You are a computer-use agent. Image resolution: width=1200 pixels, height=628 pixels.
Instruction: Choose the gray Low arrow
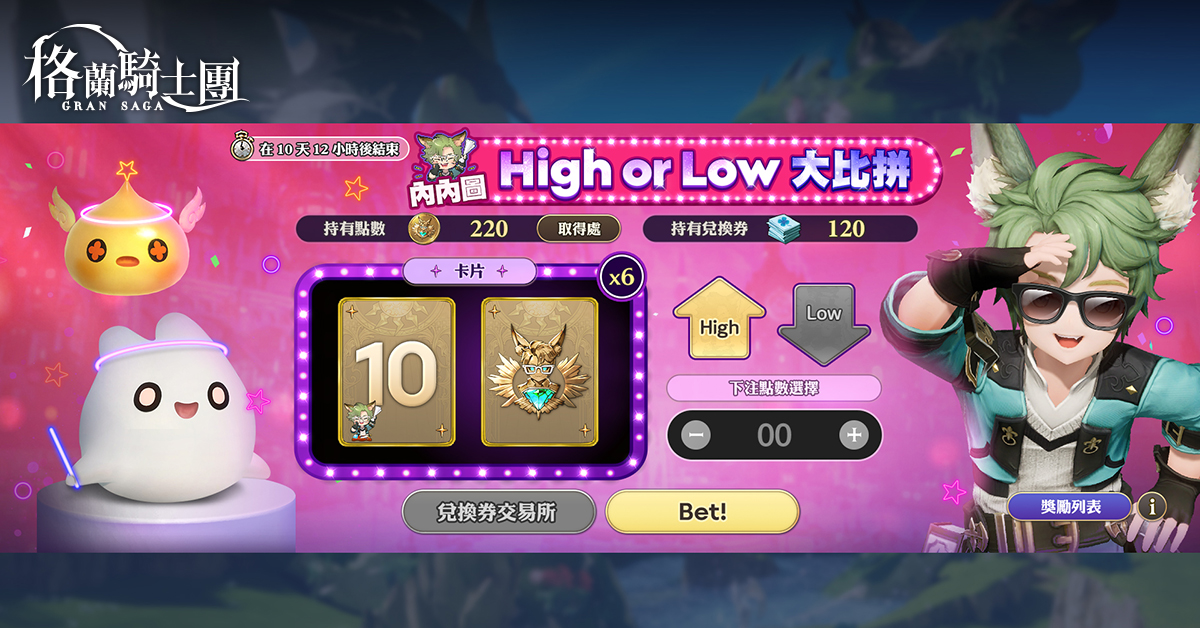pyautogui.click(x=823, y=320)
